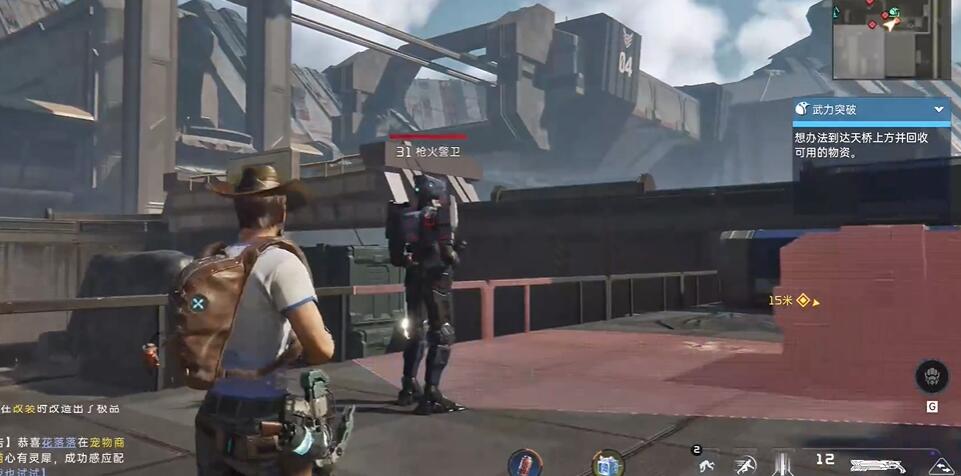This screenshot has height=476, width=961.
Task: Select the equipped shotgun weapon slot
Action: click(x=877, y=464)
